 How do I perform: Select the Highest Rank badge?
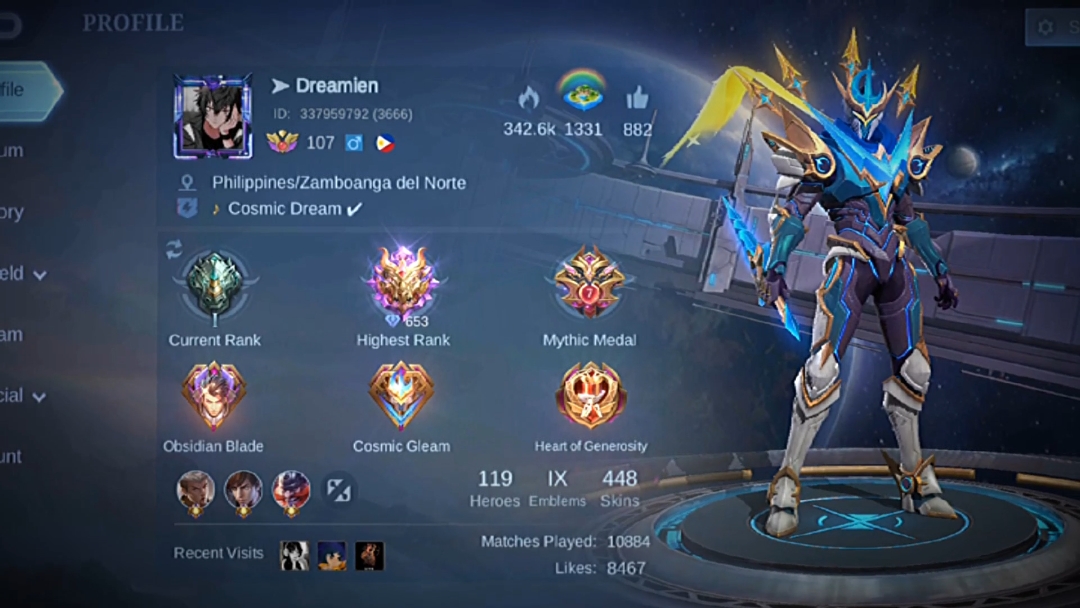[403, 284]
